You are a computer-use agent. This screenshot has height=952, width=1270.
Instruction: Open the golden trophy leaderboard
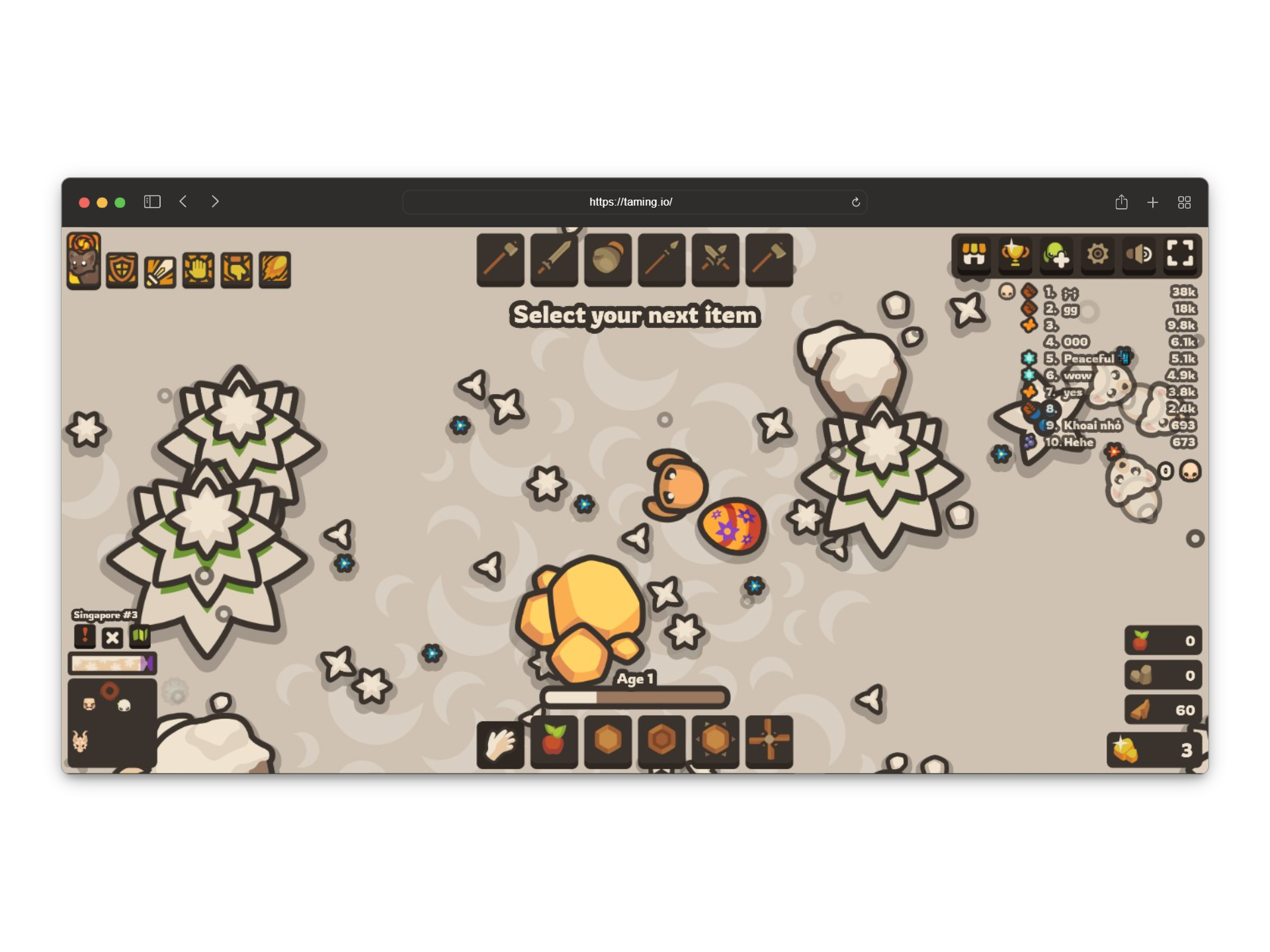tap(1015, 255)
